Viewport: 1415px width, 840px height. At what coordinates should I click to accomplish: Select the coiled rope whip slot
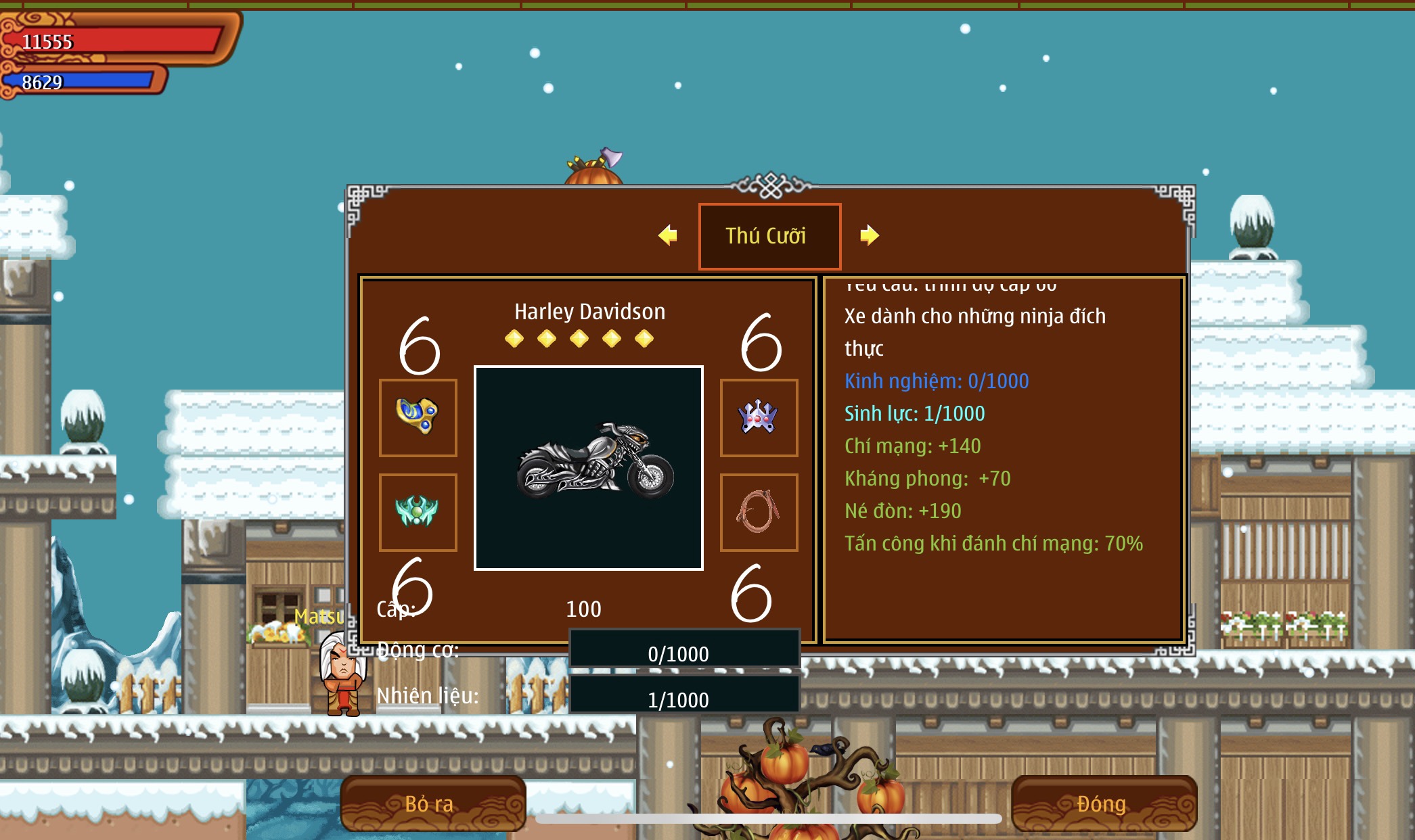click(759, 512)
